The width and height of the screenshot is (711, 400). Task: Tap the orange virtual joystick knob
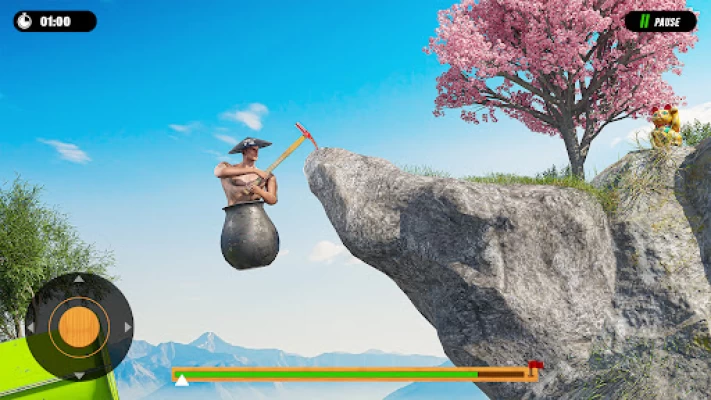click(79, 327)
